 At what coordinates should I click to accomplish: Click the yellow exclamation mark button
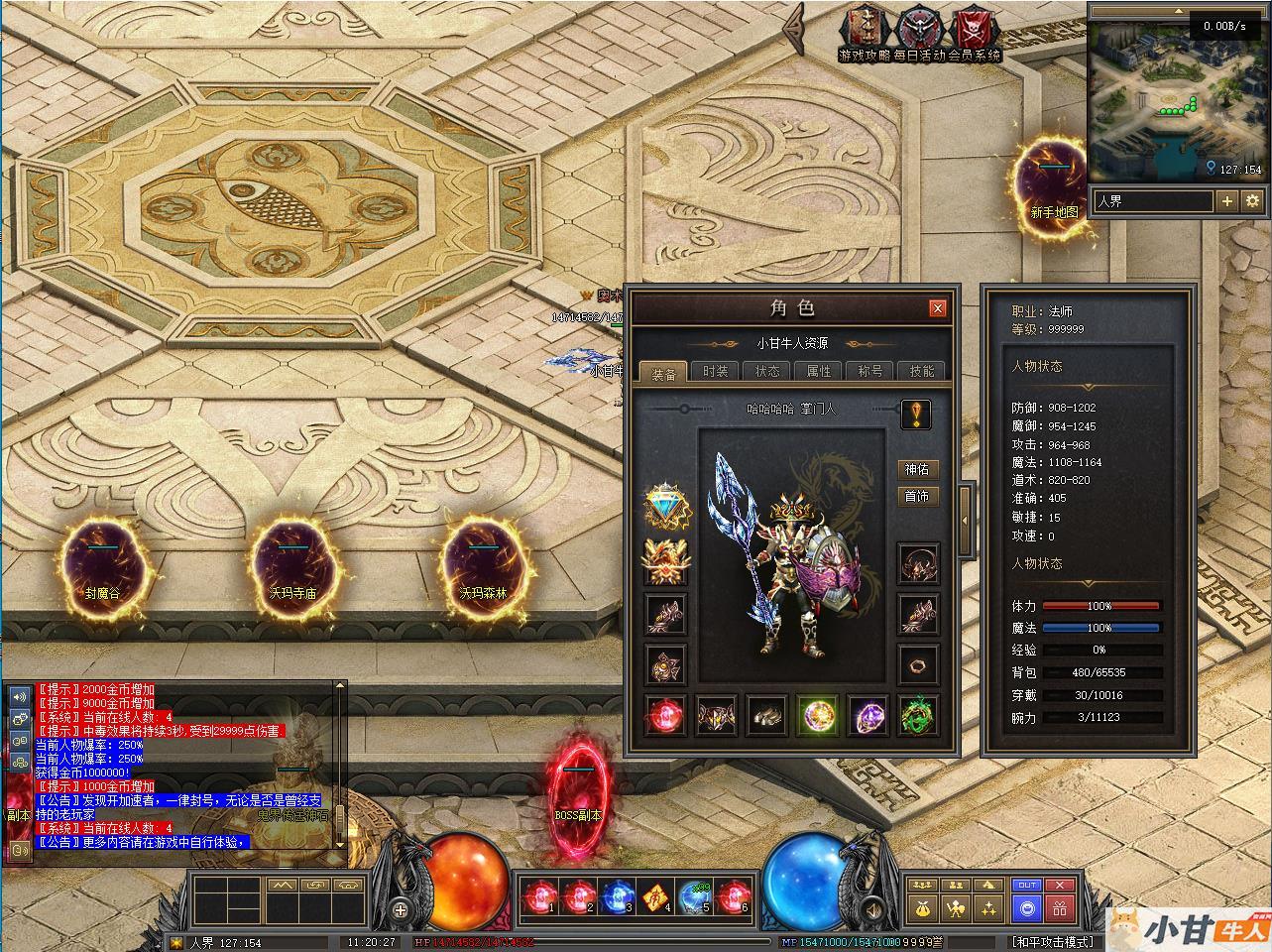point(915,415)
